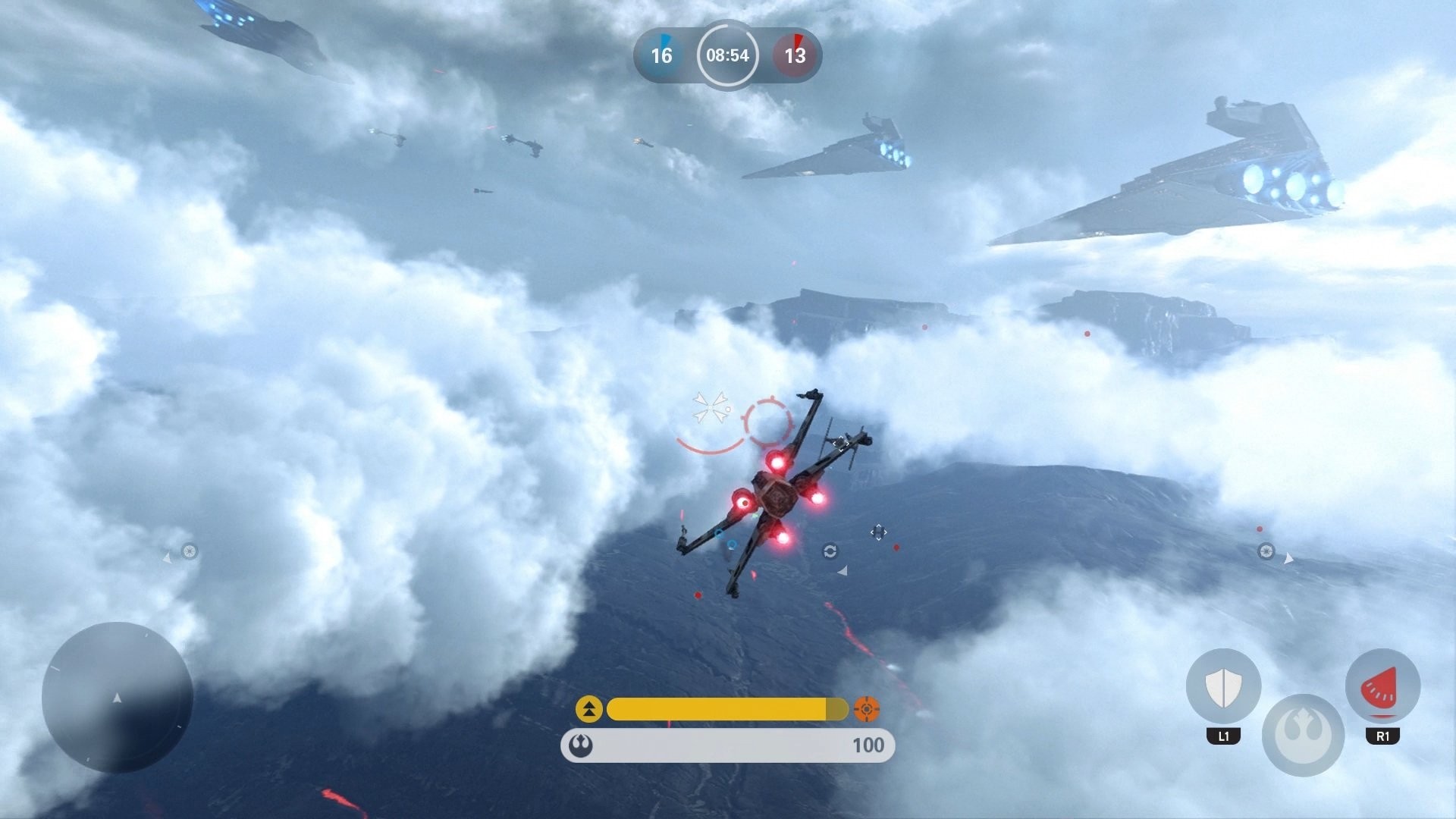
Task: Expand the diamond target marker near the ship
Action: tap(878, 532)
